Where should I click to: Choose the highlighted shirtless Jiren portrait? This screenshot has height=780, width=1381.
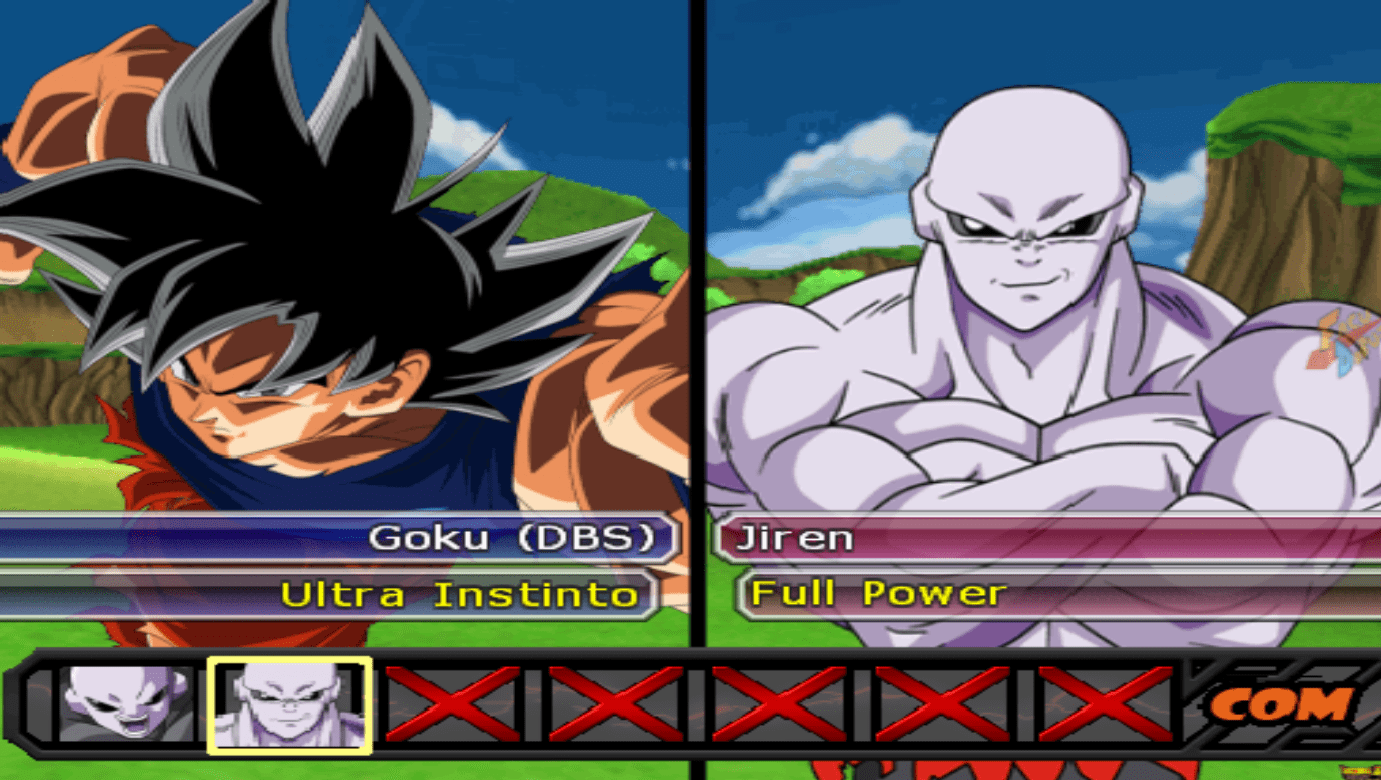[289, 704]
